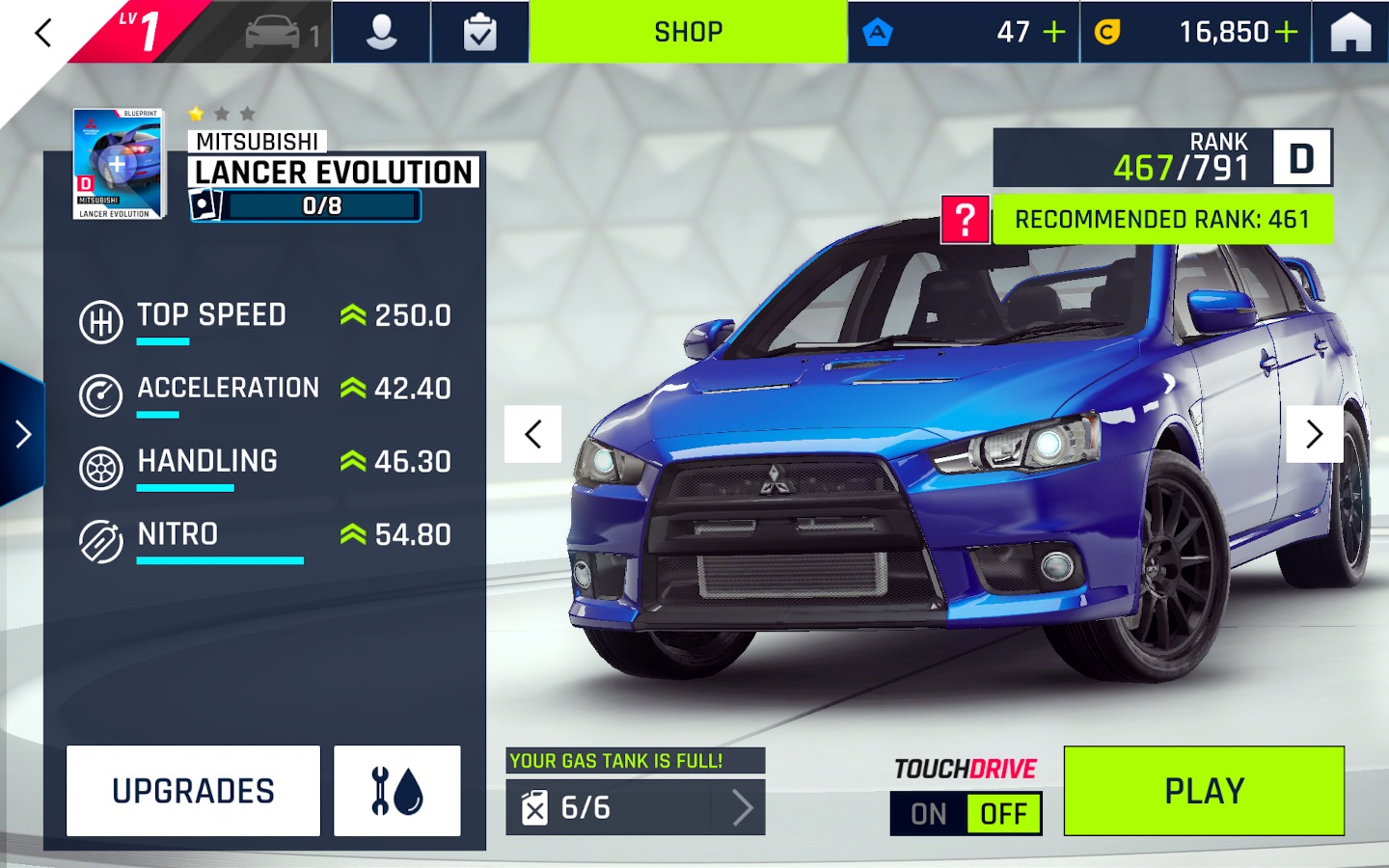Image resolution: width=1389 pixels, height=868 pixels.
Task: Open the gas tank 6/6 details
Action: point(636,807)
